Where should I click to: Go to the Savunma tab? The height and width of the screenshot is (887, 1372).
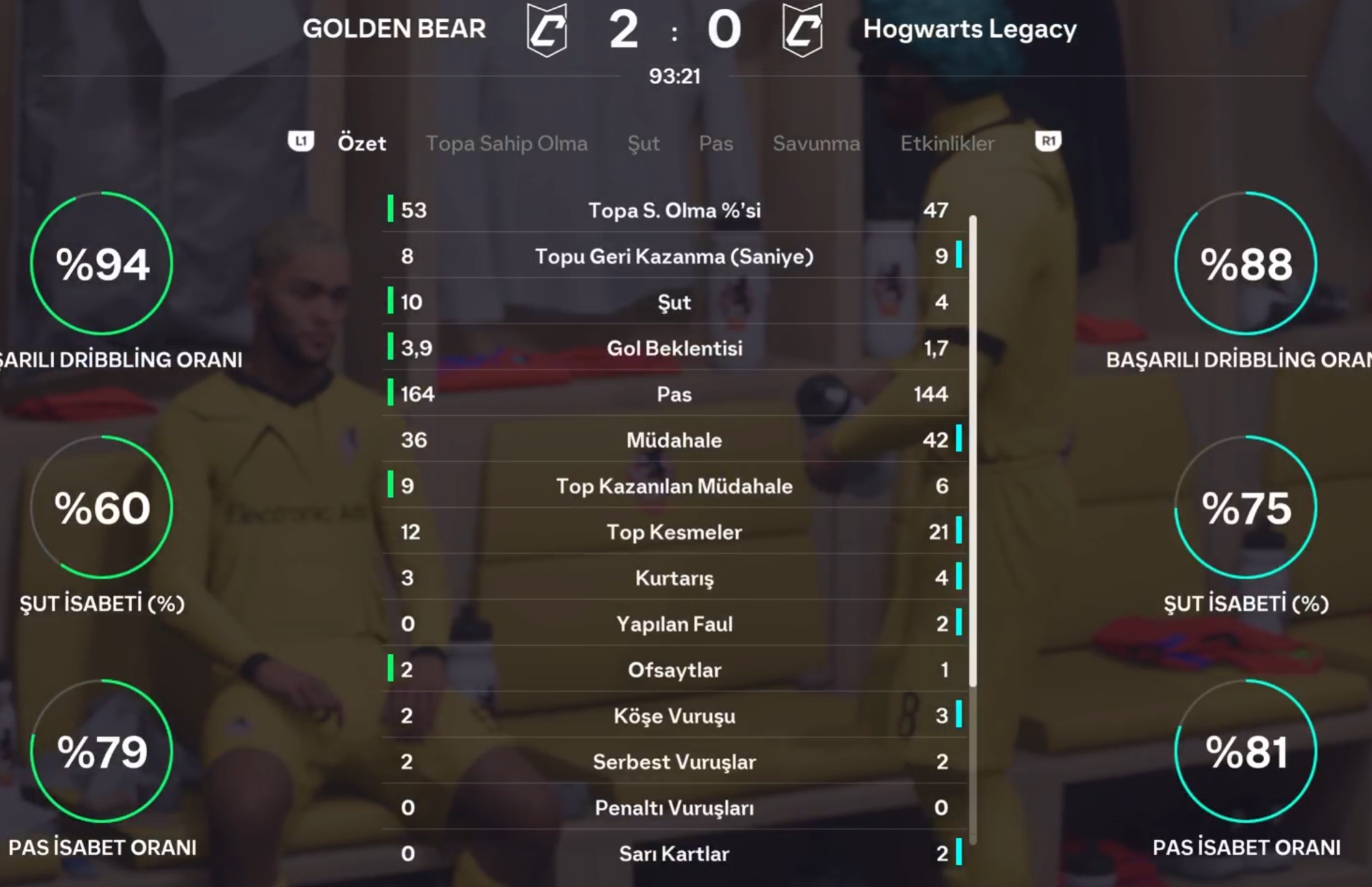(x=816, y=143)
